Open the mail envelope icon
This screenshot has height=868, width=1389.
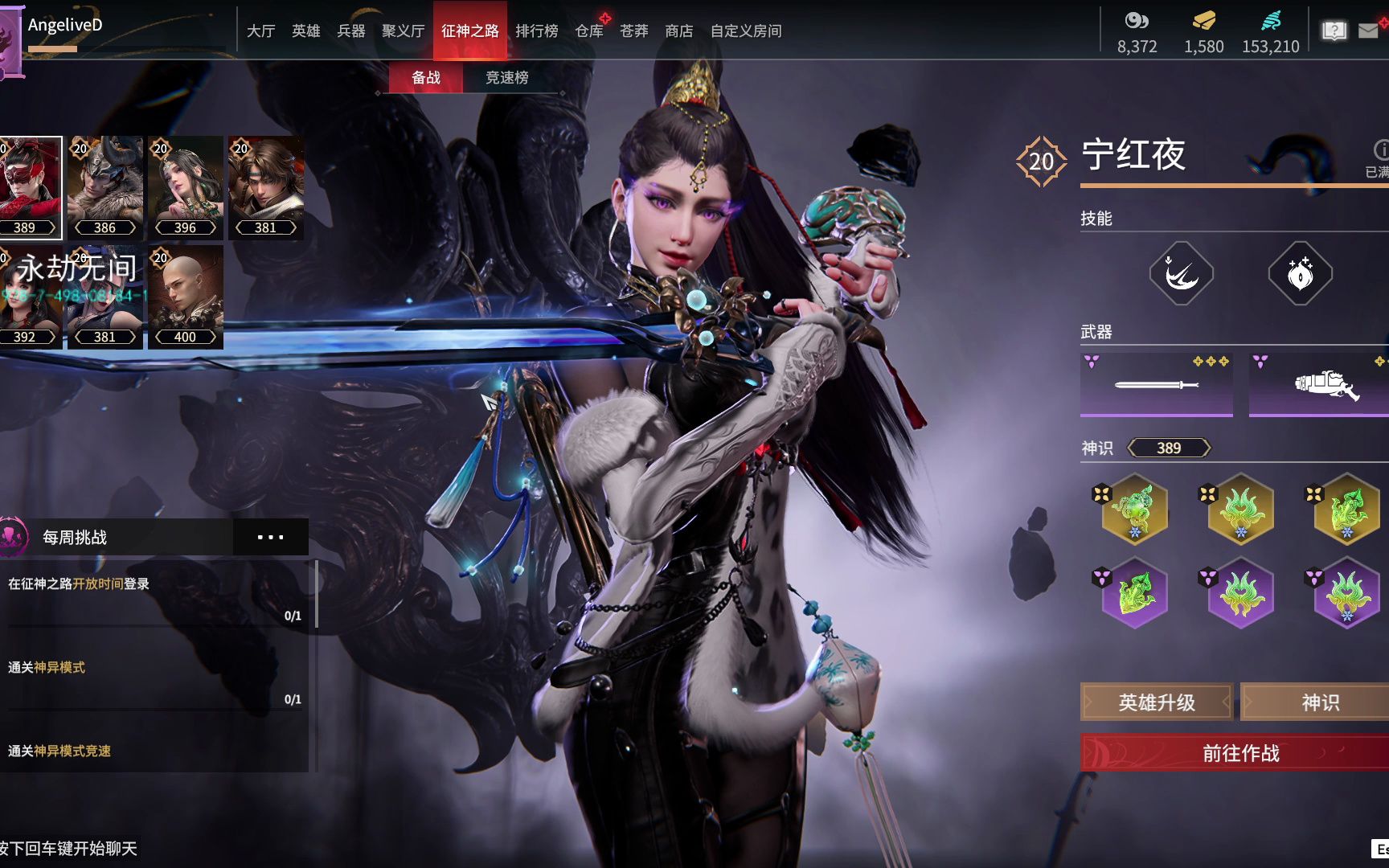[1367, 31]
